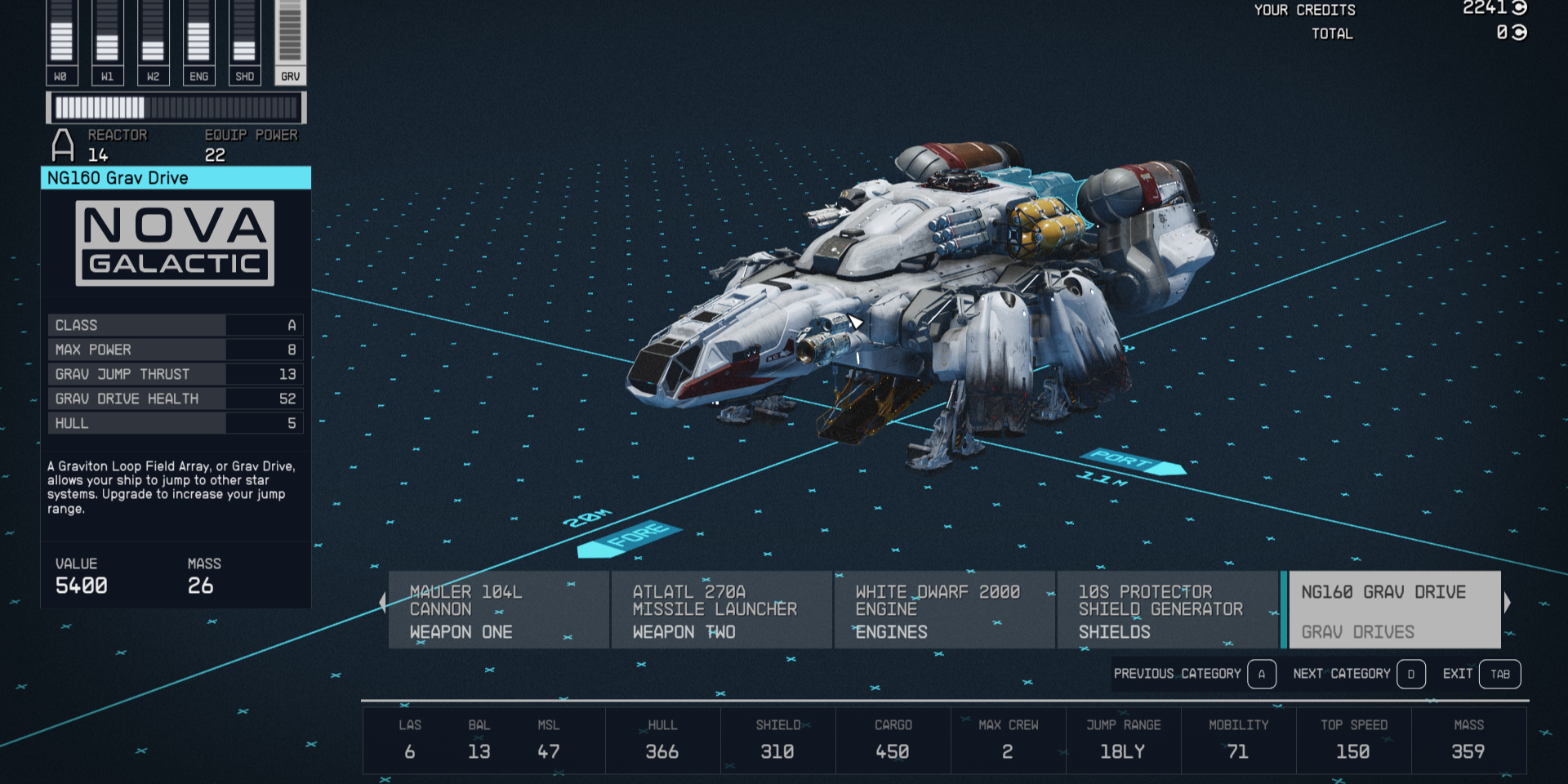1568x784 pixels.
Task: Adjust the W0 weapon power bar
Action: click(61, 37)
